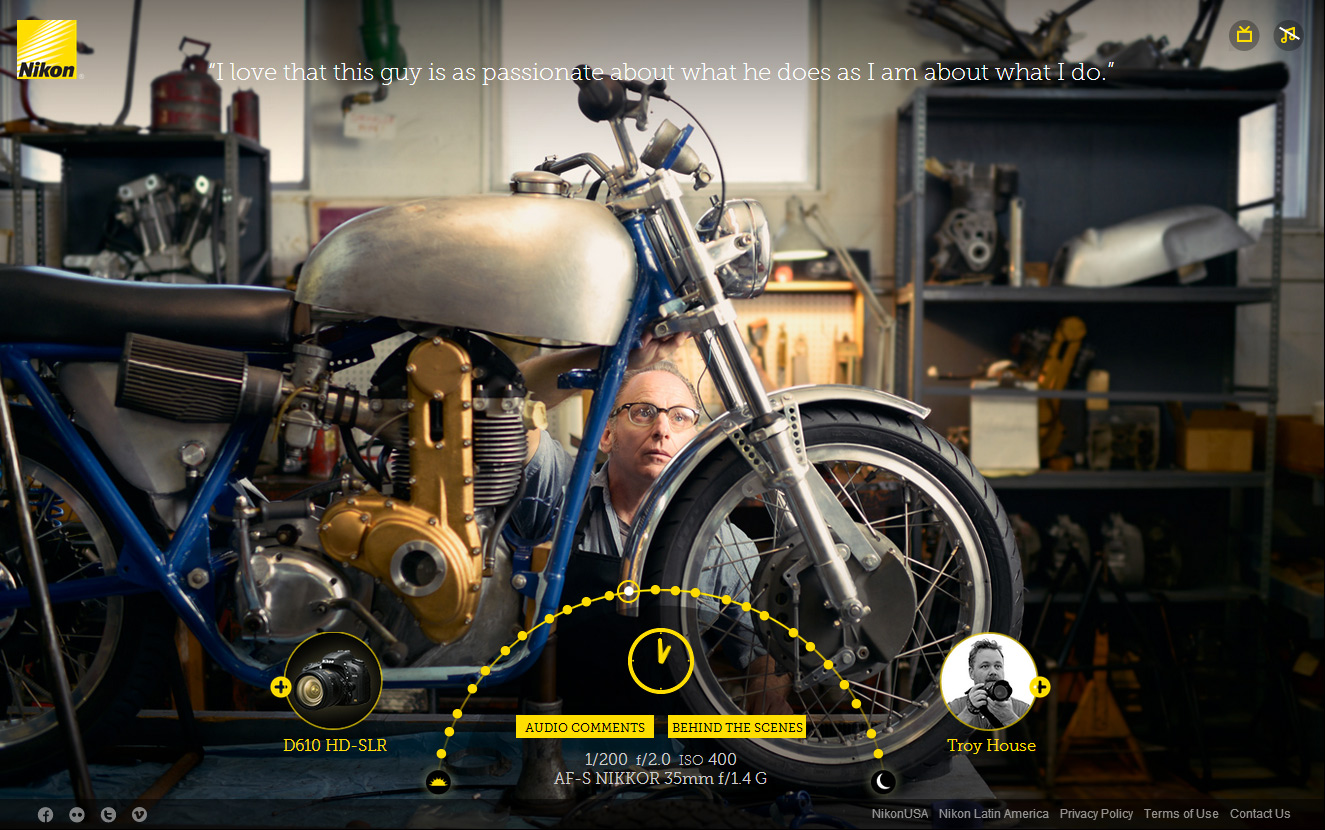
Task: Open the Twitter social link
Action: click(x=108, y=814)
